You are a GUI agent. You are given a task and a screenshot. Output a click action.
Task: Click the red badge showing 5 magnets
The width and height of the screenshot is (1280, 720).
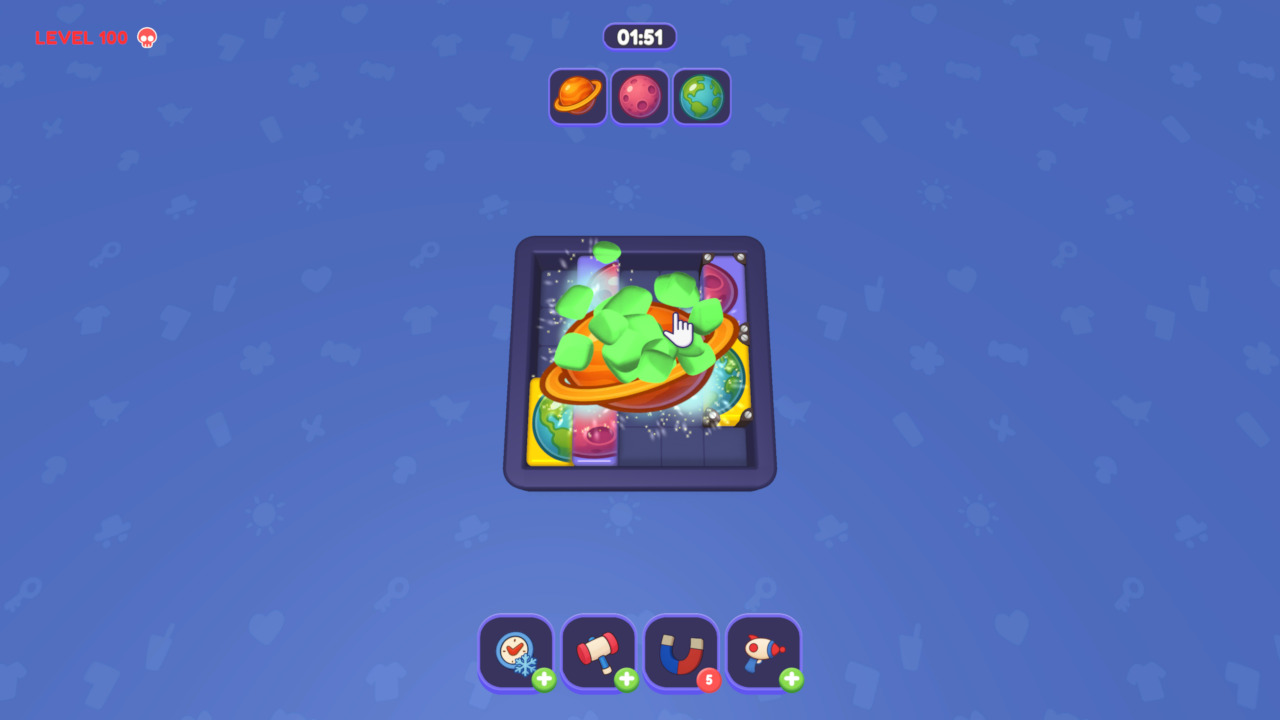709,679
